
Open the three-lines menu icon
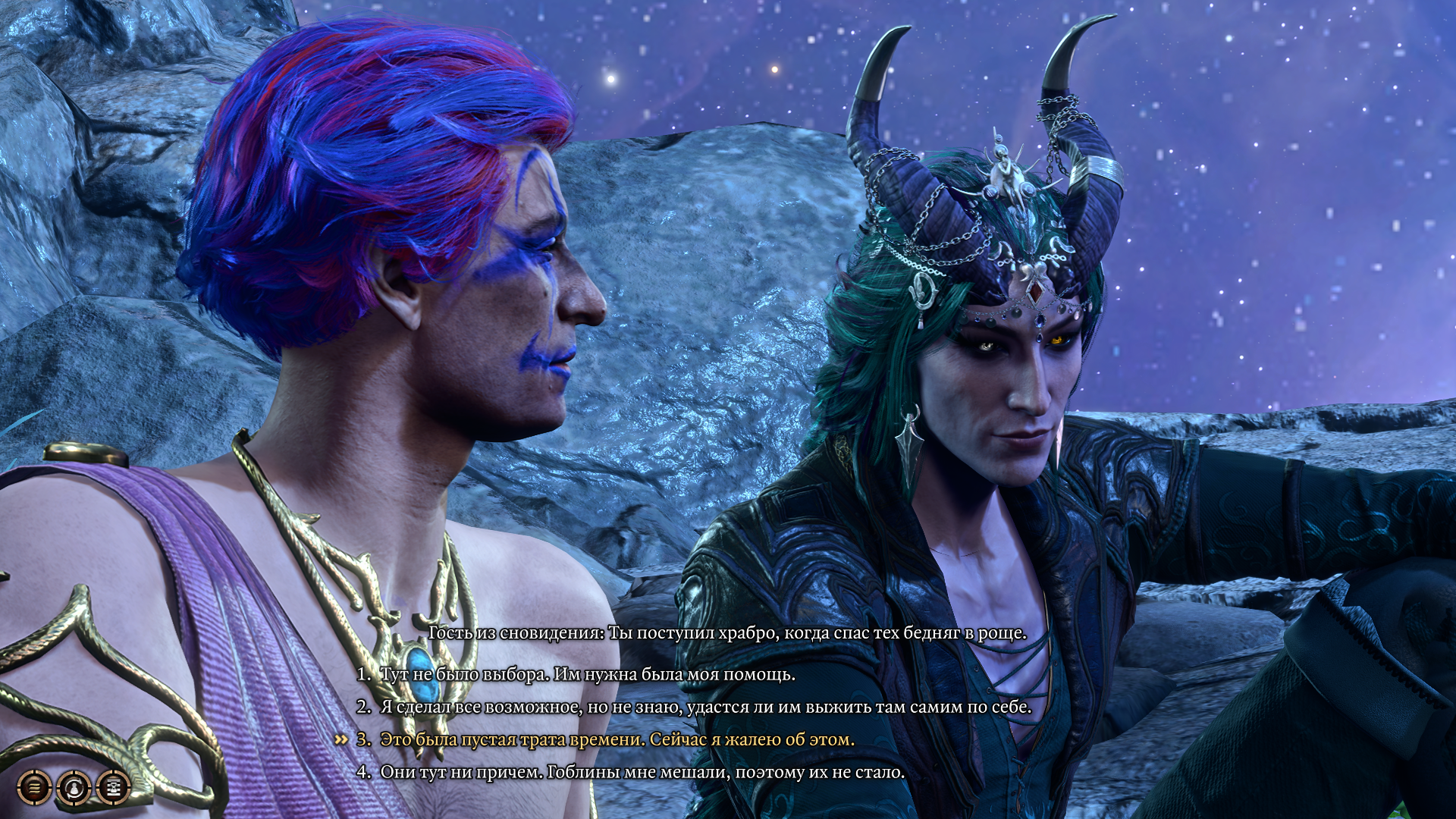pos(34,788)
